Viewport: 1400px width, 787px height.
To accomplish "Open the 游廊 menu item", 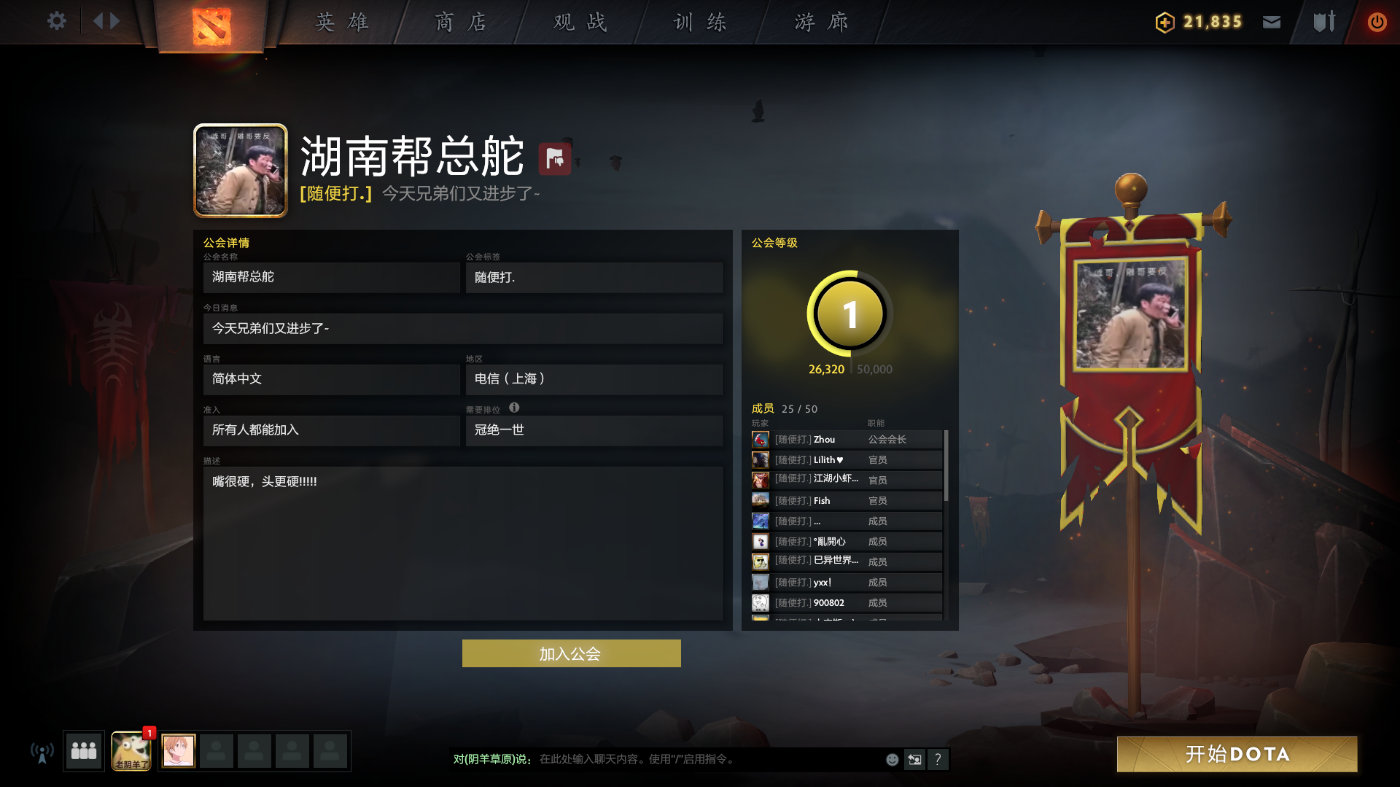I will [818, 20].
